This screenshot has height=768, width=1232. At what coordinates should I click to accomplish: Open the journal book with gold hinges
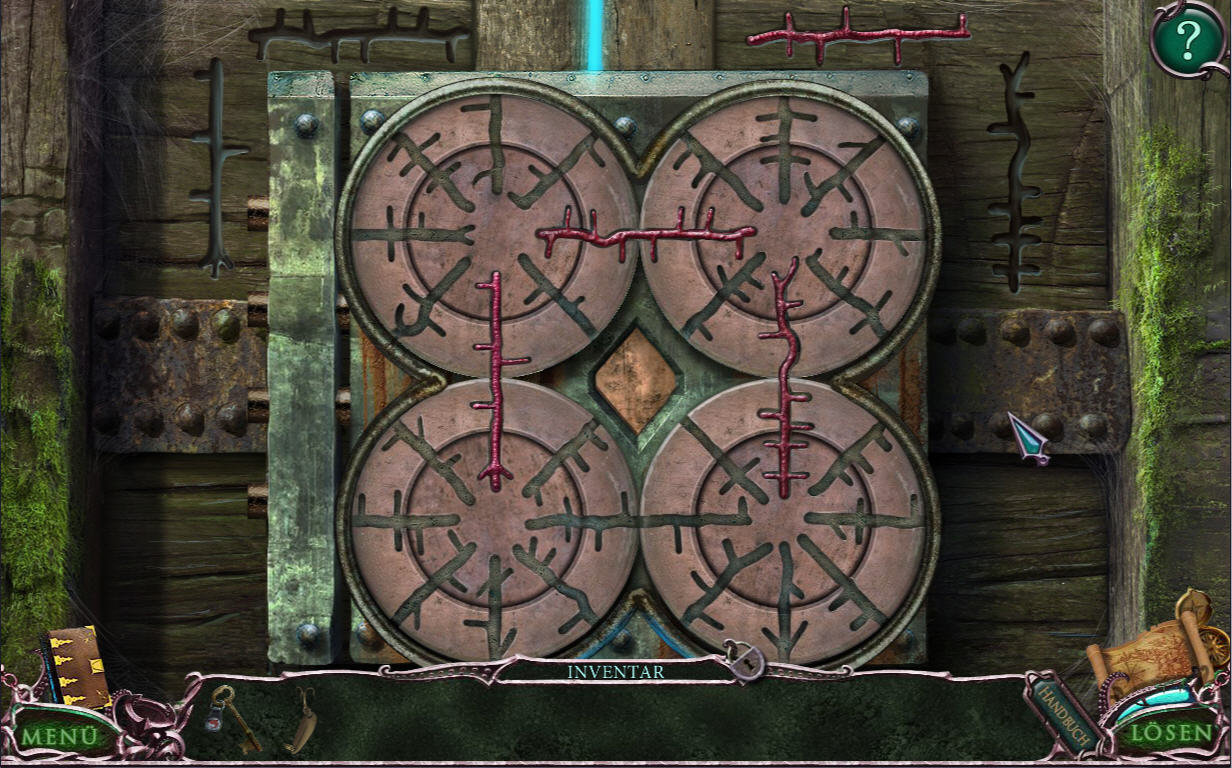pos(75,666)
